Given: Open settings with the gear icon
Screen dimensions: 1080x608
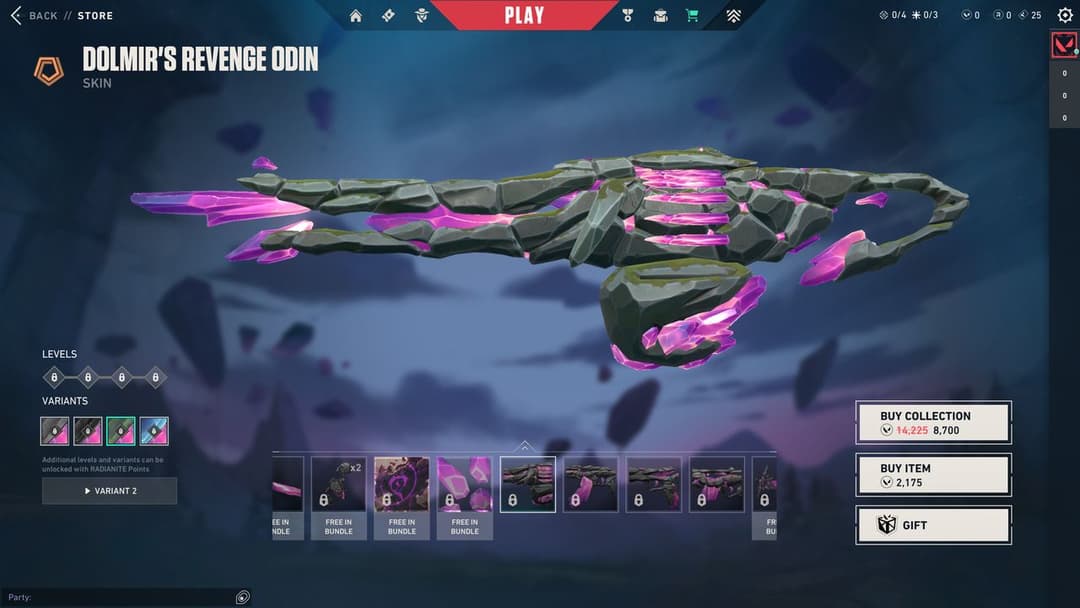Looking at the screenshot, I should tap(1064, 15).
